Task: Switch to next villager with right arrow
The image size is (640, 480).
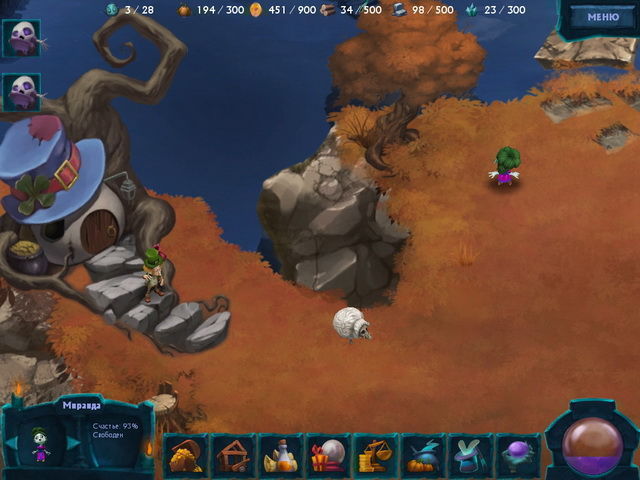Action: point(72,442)
